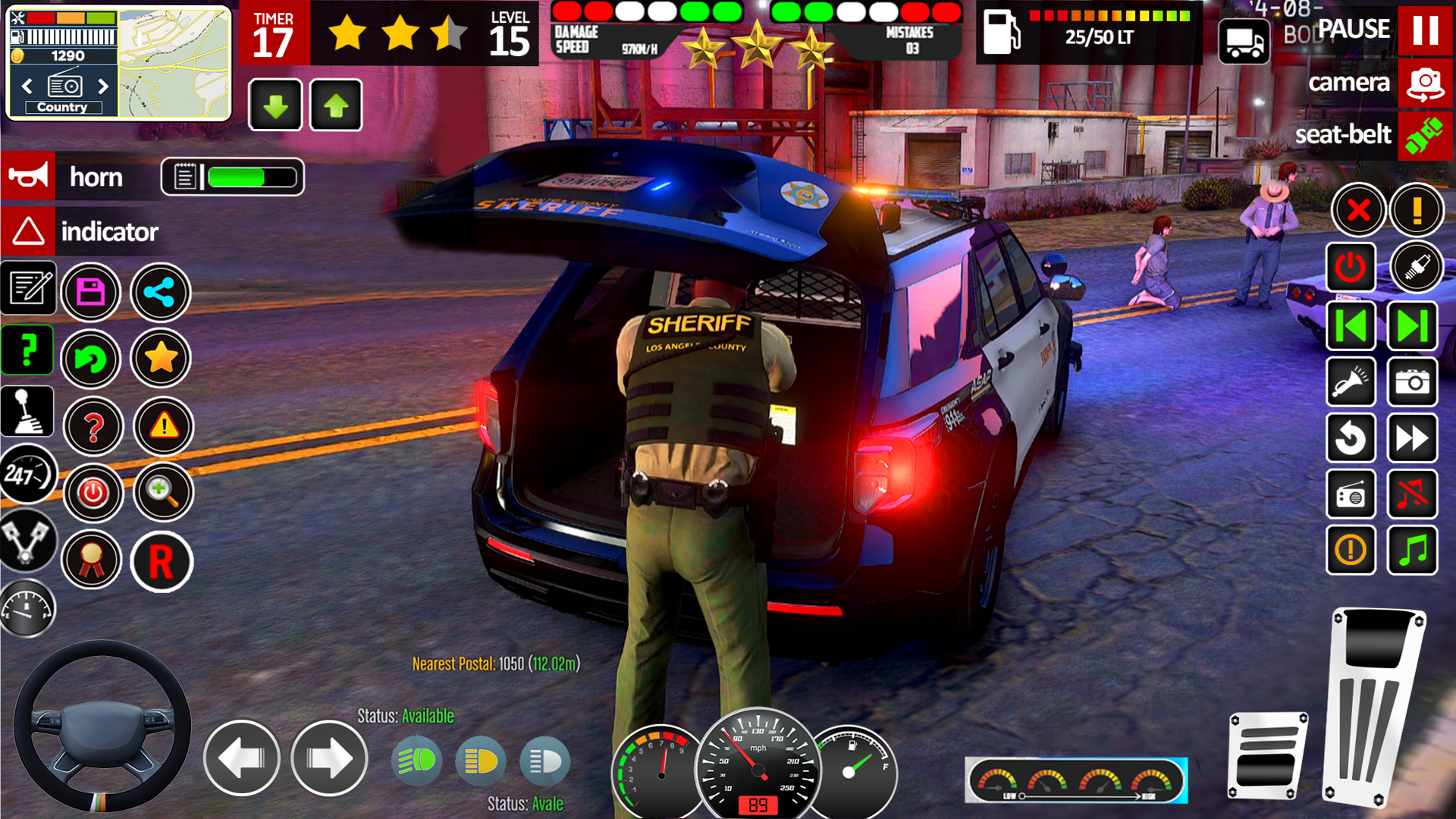The height and width of the screenshot is (819, 1456).
Task: Mute the music with crossed note icon
Action: [1412, 495]
